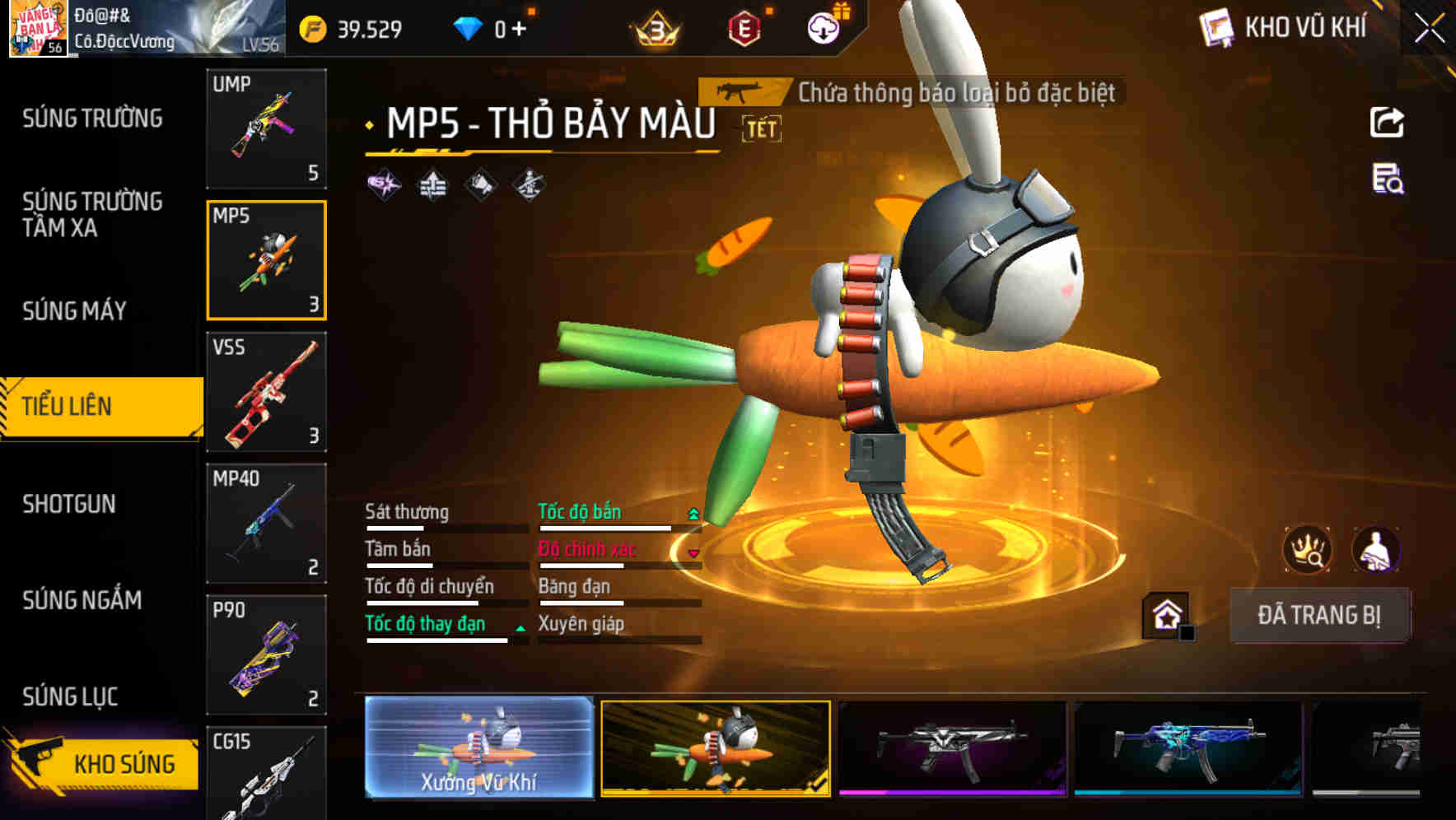Select the UMP weapon slot
This screenshot has width=1456, height=820.
(266, 128)
